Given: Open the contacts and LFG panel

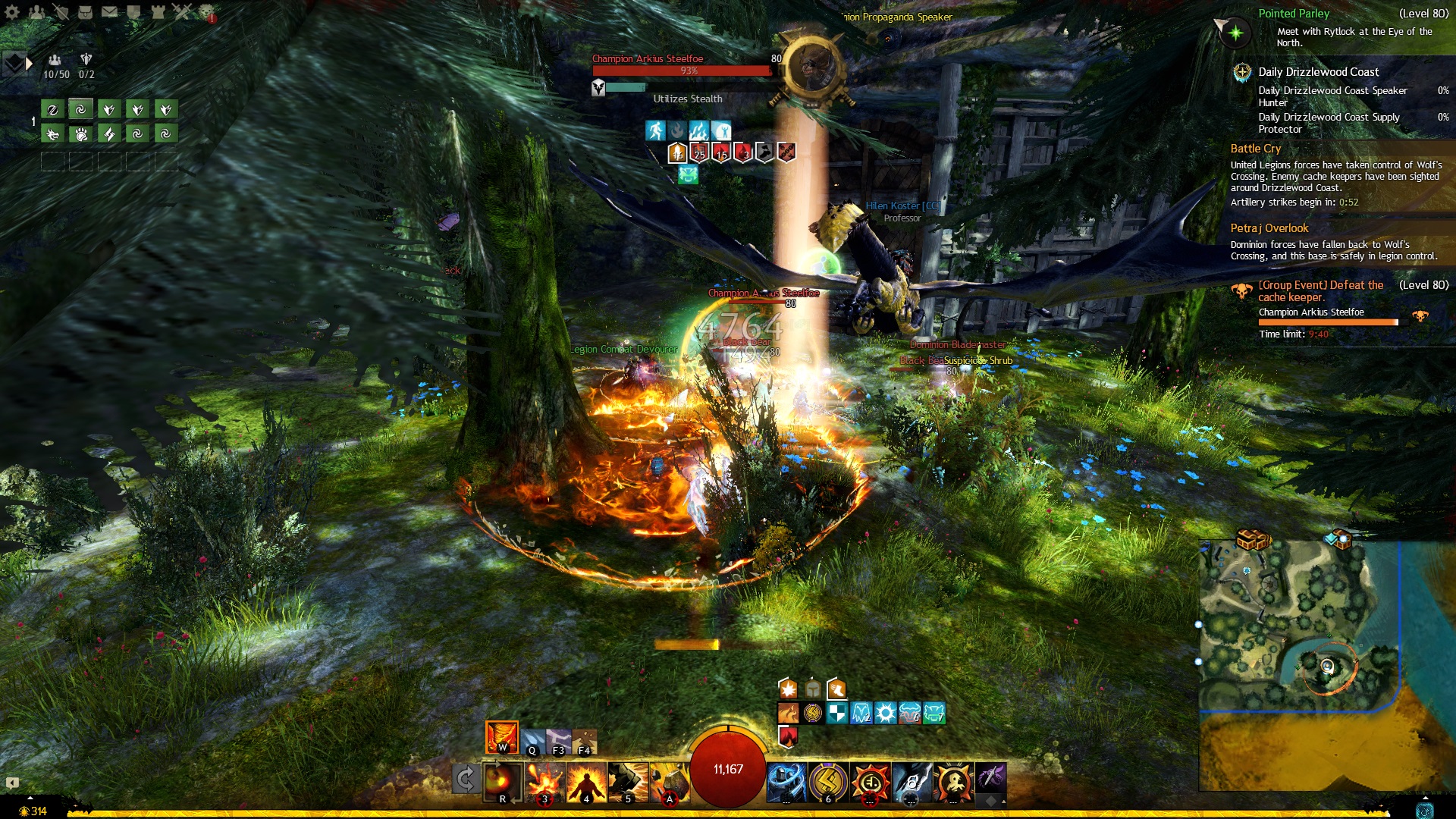Looking at the screenshot, I should 36,11.
